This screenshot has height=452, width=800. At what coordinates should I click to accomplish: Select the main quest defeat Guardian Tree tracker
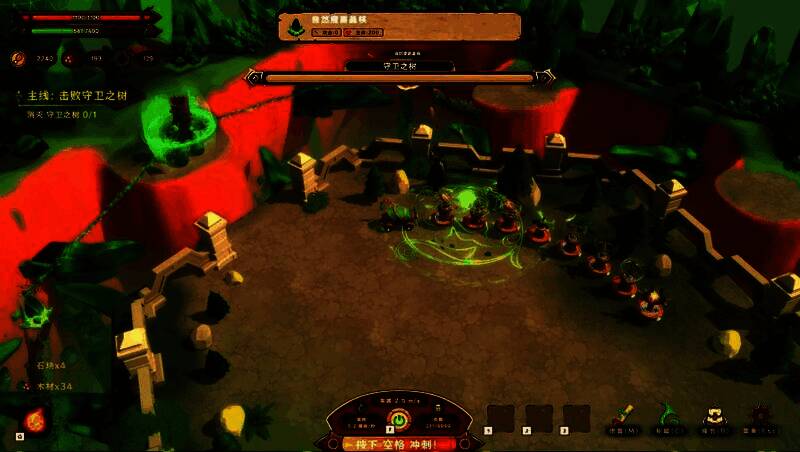79,96
